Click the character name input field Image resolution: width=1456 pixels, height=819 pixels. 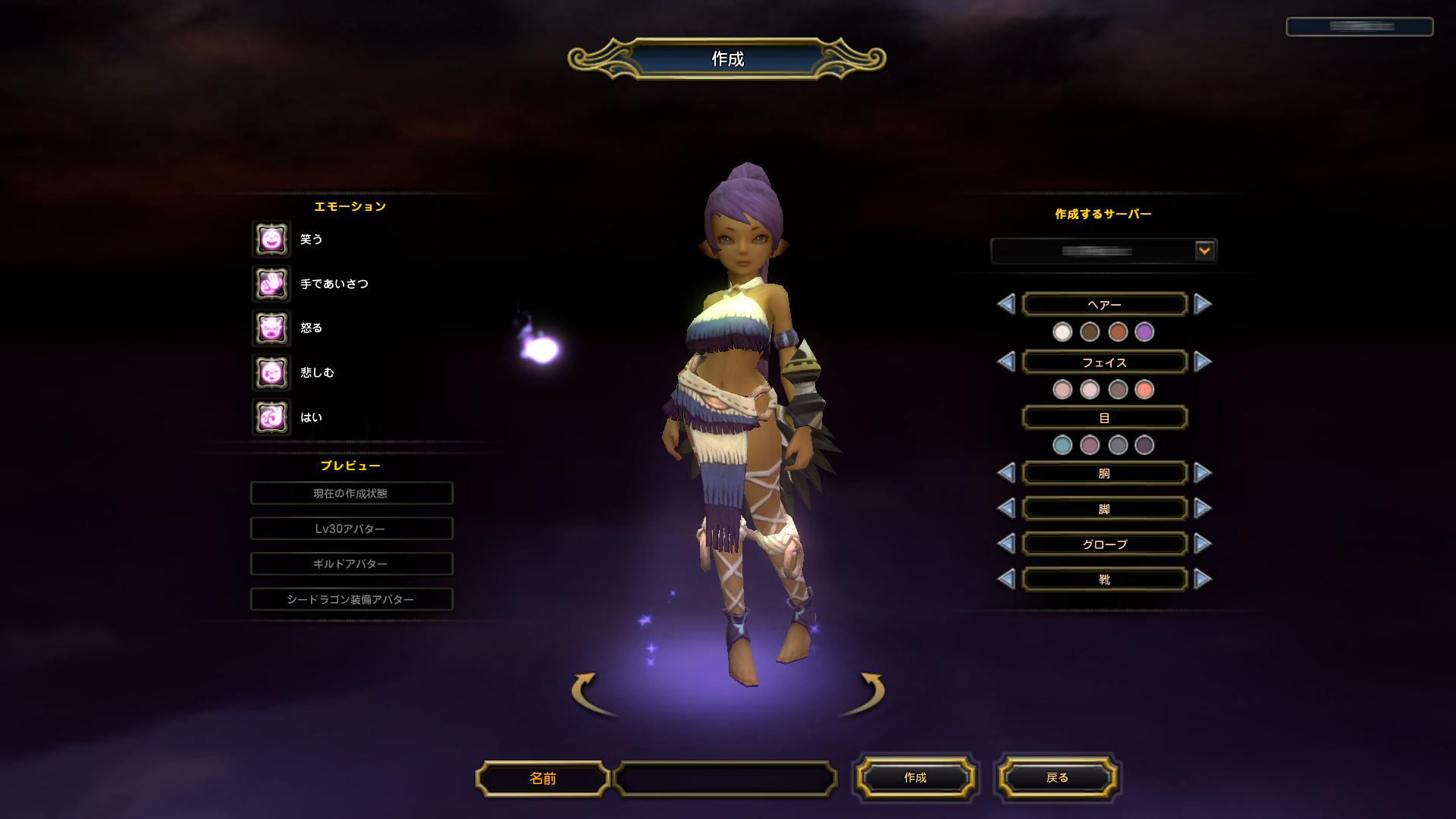click(x=725, y=778)
